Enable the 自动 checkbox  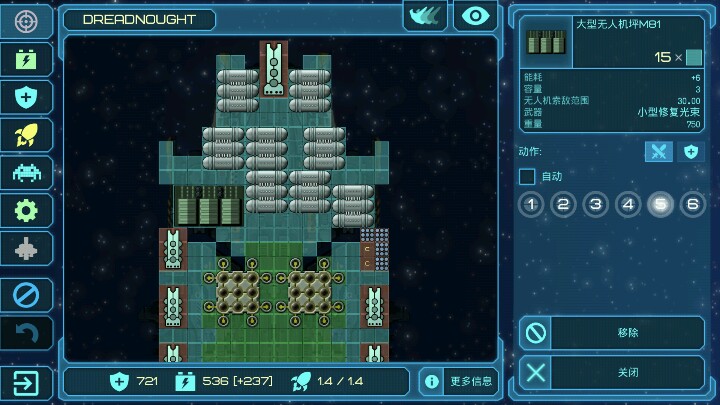[x=527, y=177]
